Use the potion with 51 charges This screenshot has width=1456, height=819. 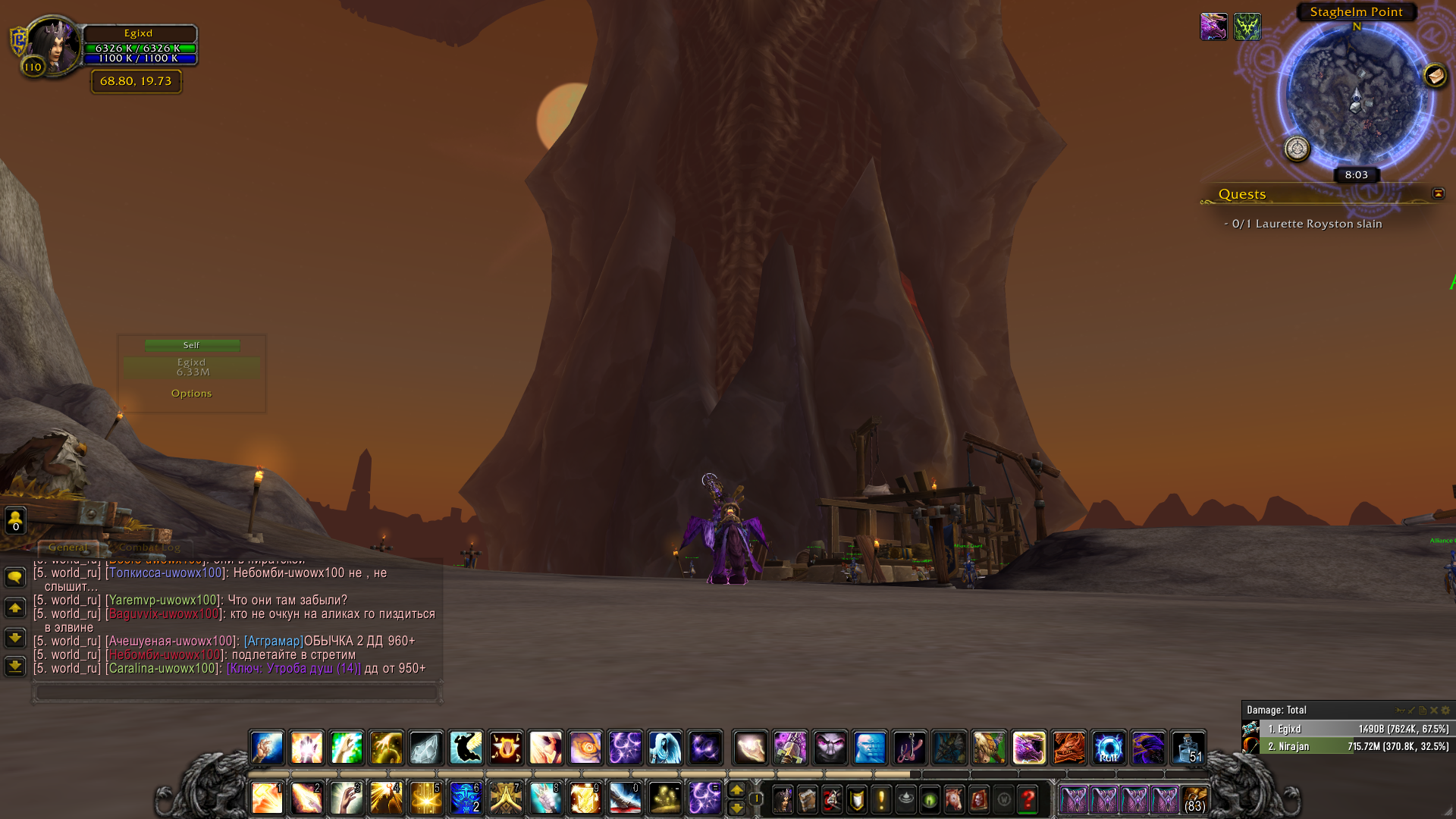[1188, 748]
